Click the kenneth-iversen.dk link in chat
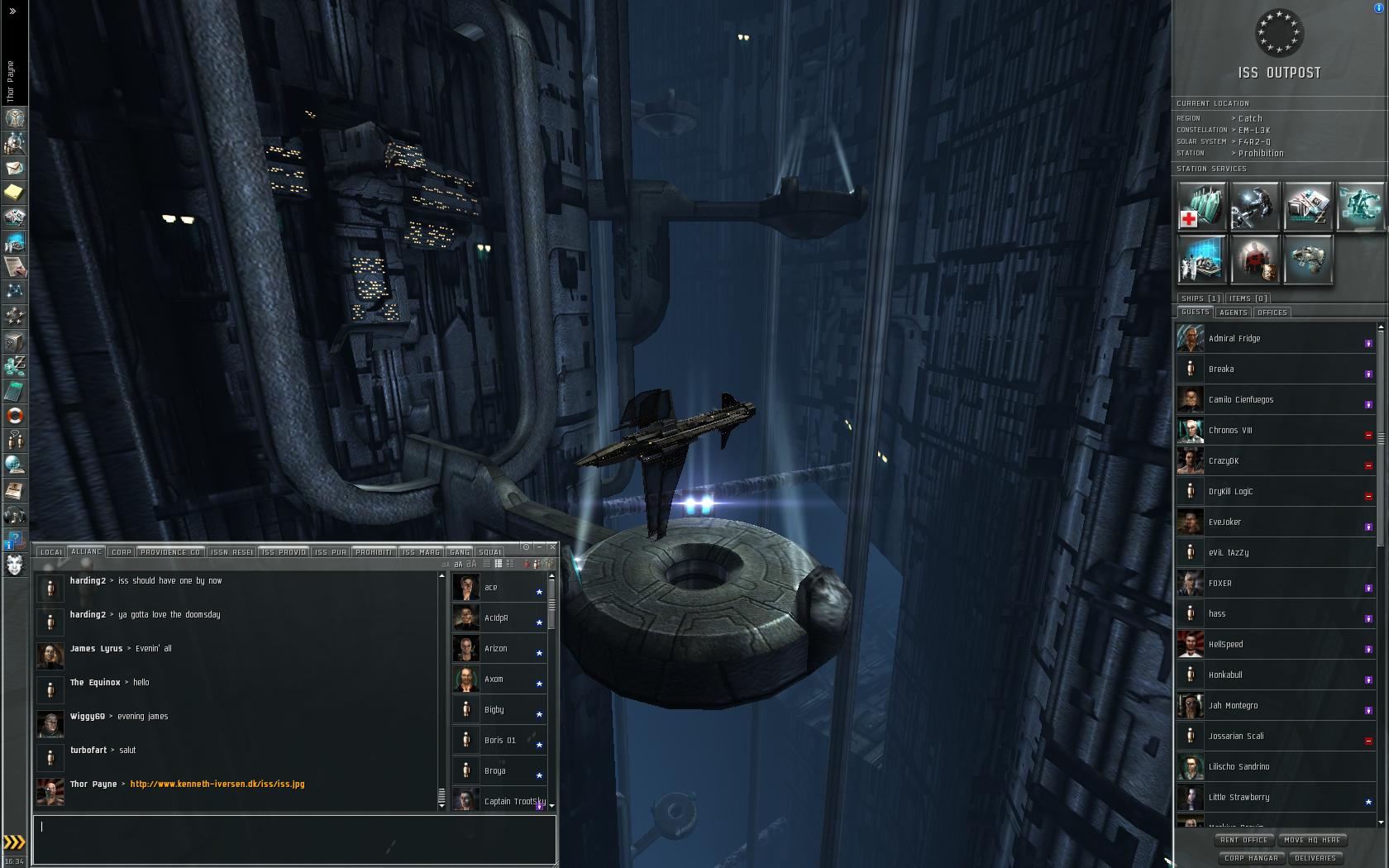The width and height of the screenshot is (1389, 868). click(x=217, y=785)
